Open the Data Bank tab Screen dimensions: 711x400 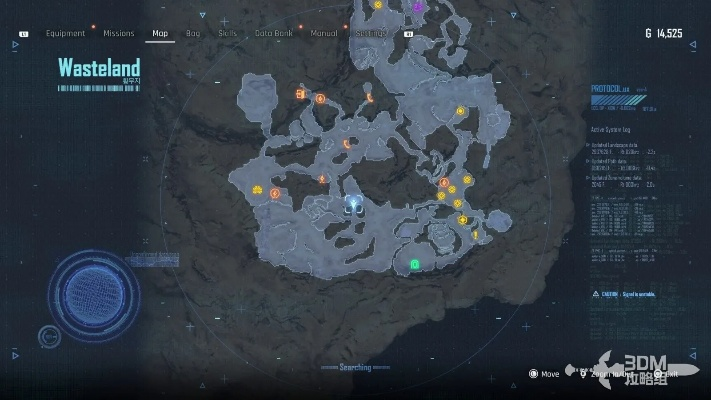[272, 33]
